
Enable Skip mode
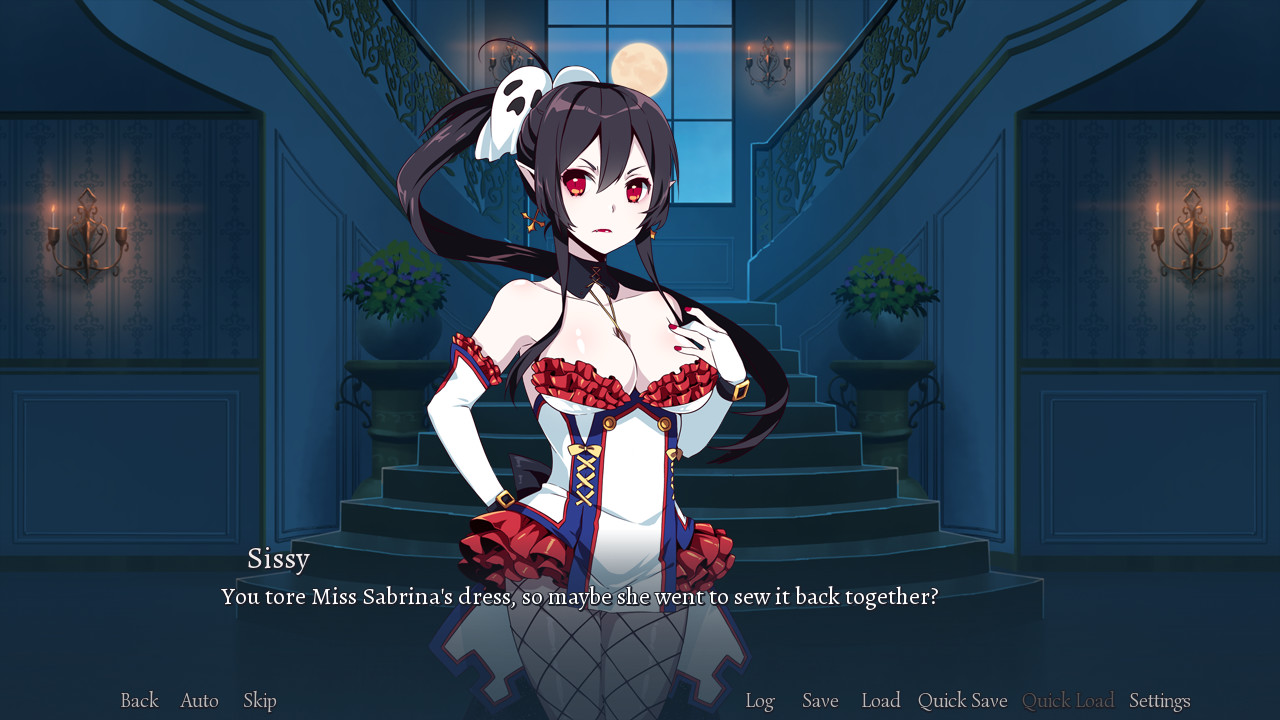tap(258, 700)
